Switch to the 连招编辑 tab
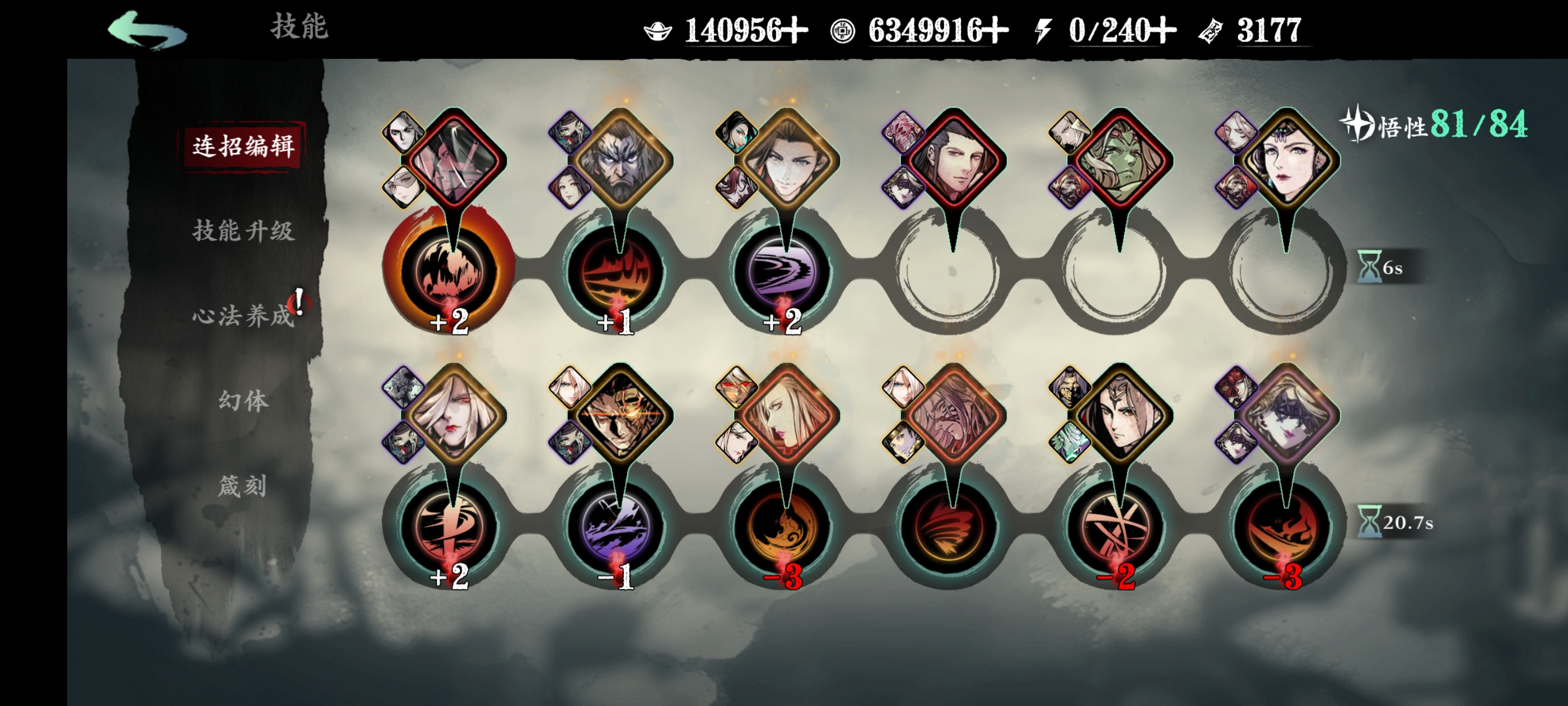Viewport: 1568px width, 706px height. [x=243, y=146]
